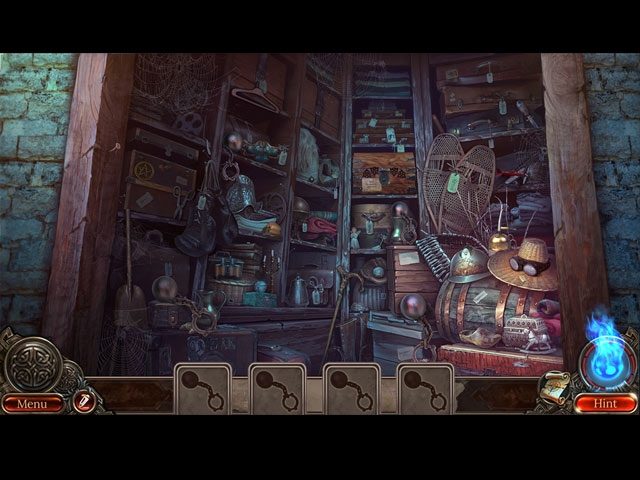The height and width of the screenshot is (480, 640).
Task: Click the Celtic knot medallion
Action: click(x=32, y=363)
